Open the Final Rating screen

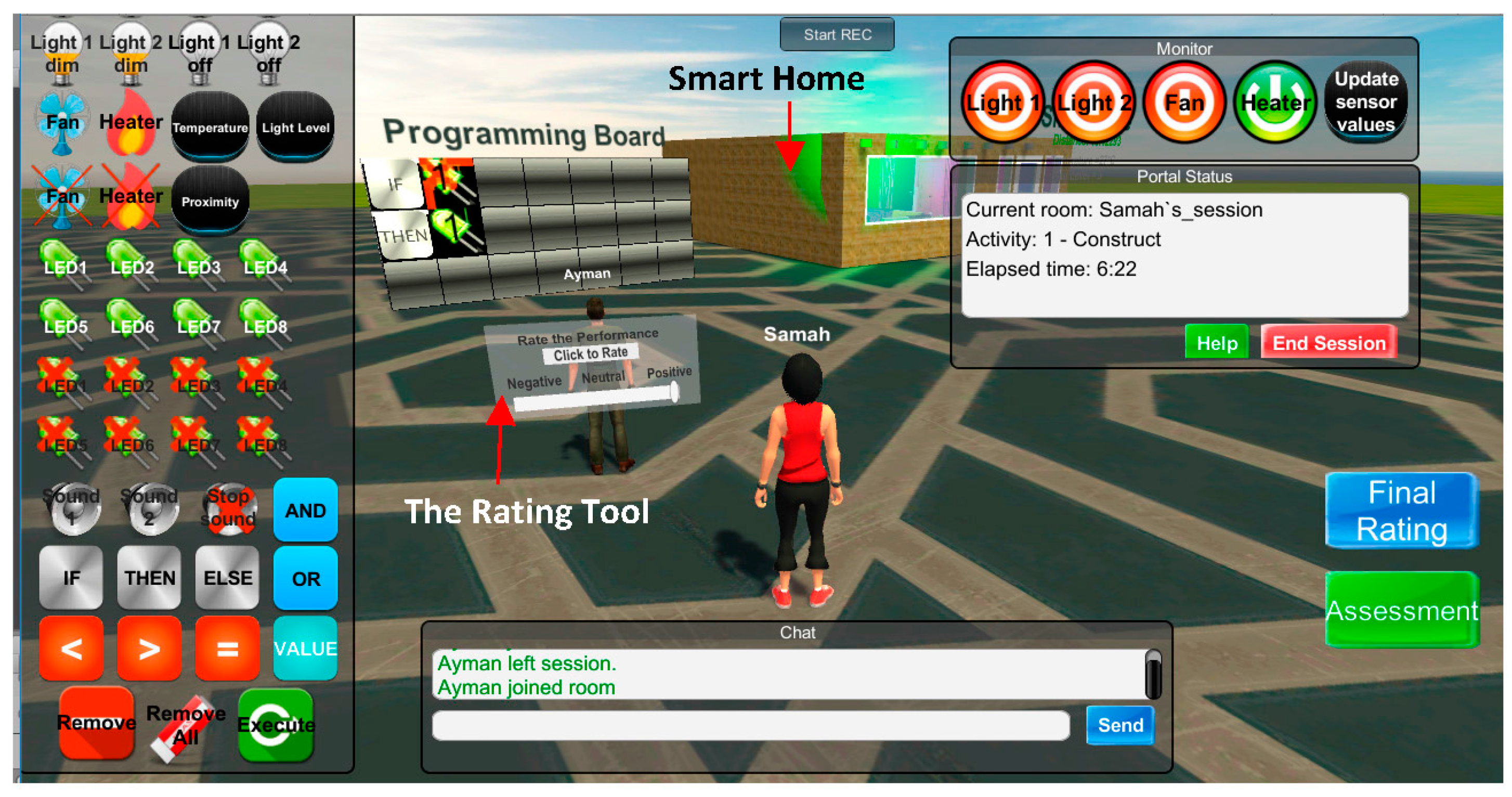tap(1401, 511)
